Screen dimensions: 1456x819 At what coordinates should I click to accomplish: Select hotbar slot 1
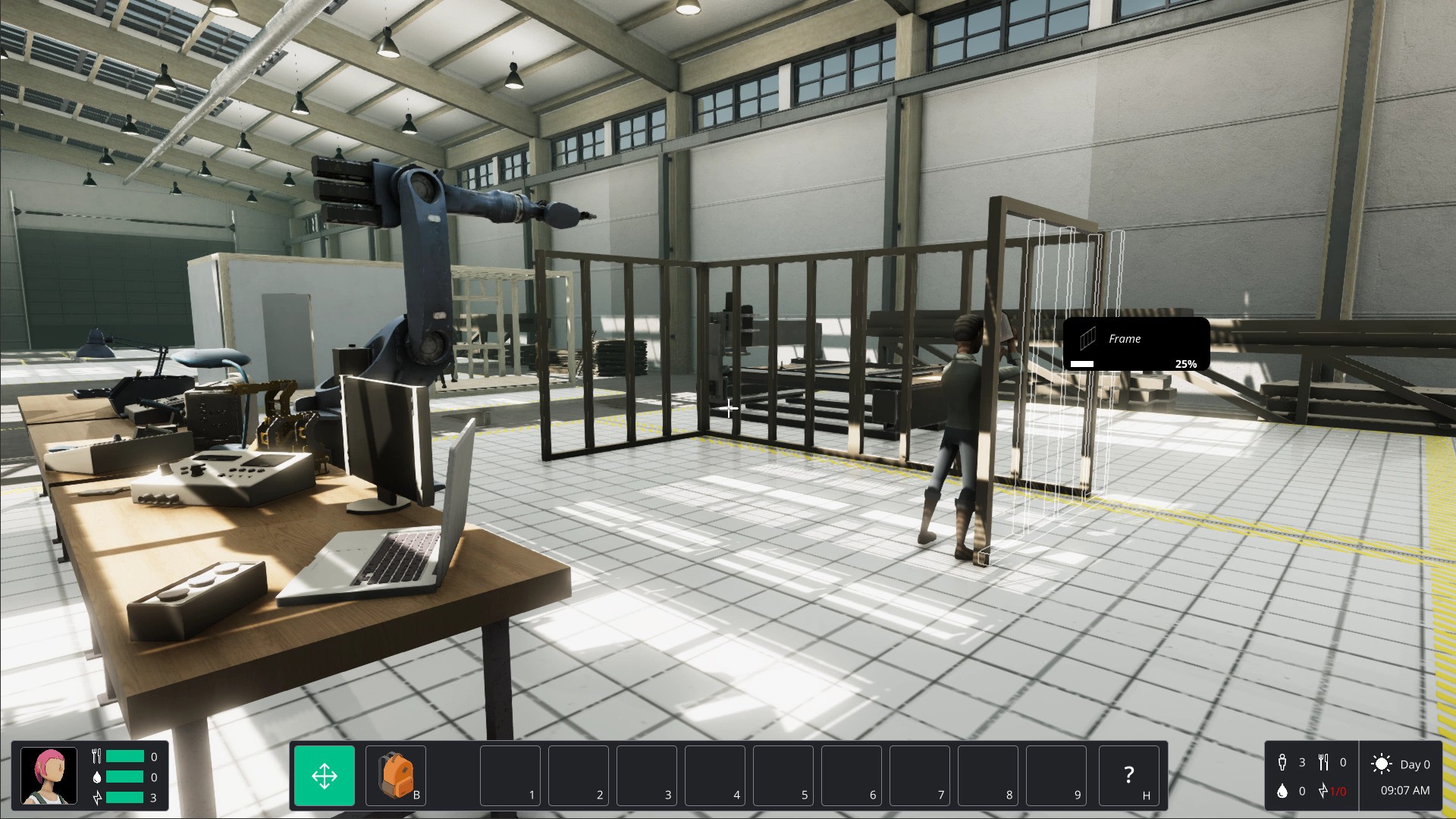(510, 776)
